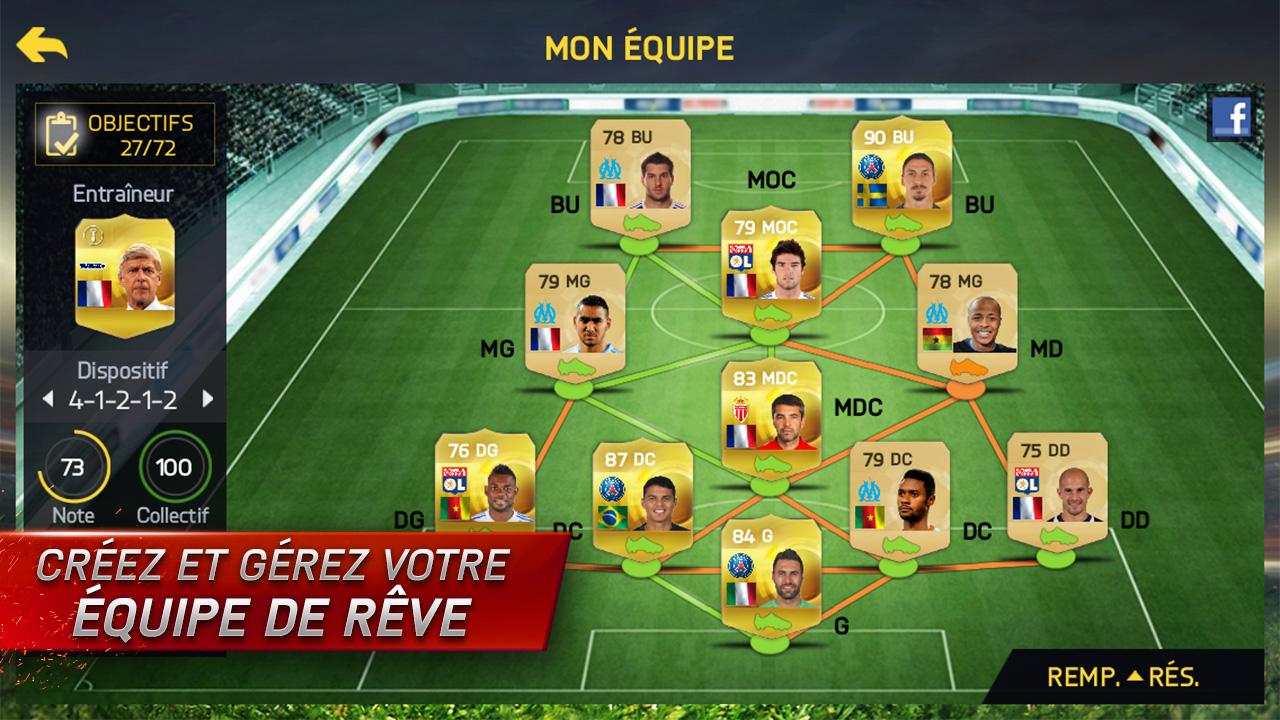Tap the back arrow to leave Mon Équipe
Screen dimensions: 1280x720
click(x=40, y=44)
